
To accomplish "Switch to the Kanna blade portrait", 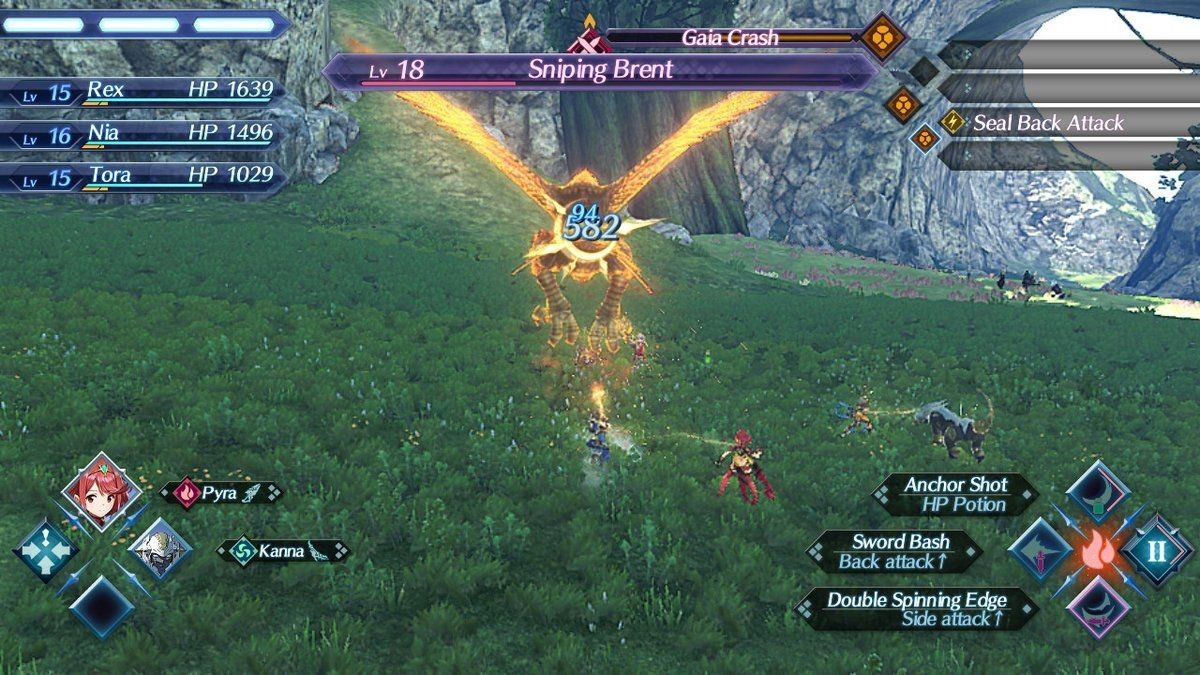I will (158, 549).
